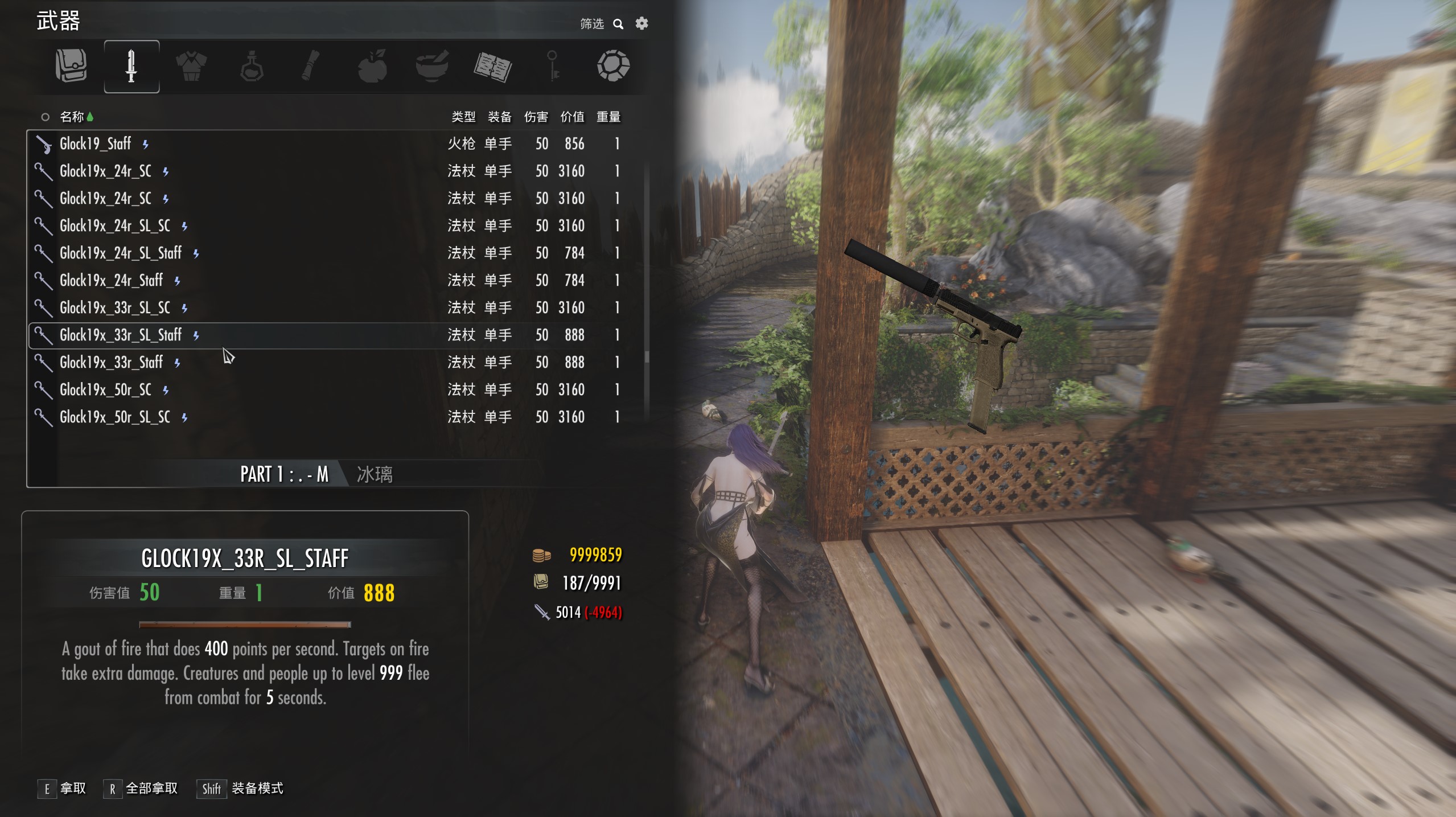The height and width of the screenshot is (817, 1456).
Task: Click the search magnifier icon
Action: click(618, 24)
